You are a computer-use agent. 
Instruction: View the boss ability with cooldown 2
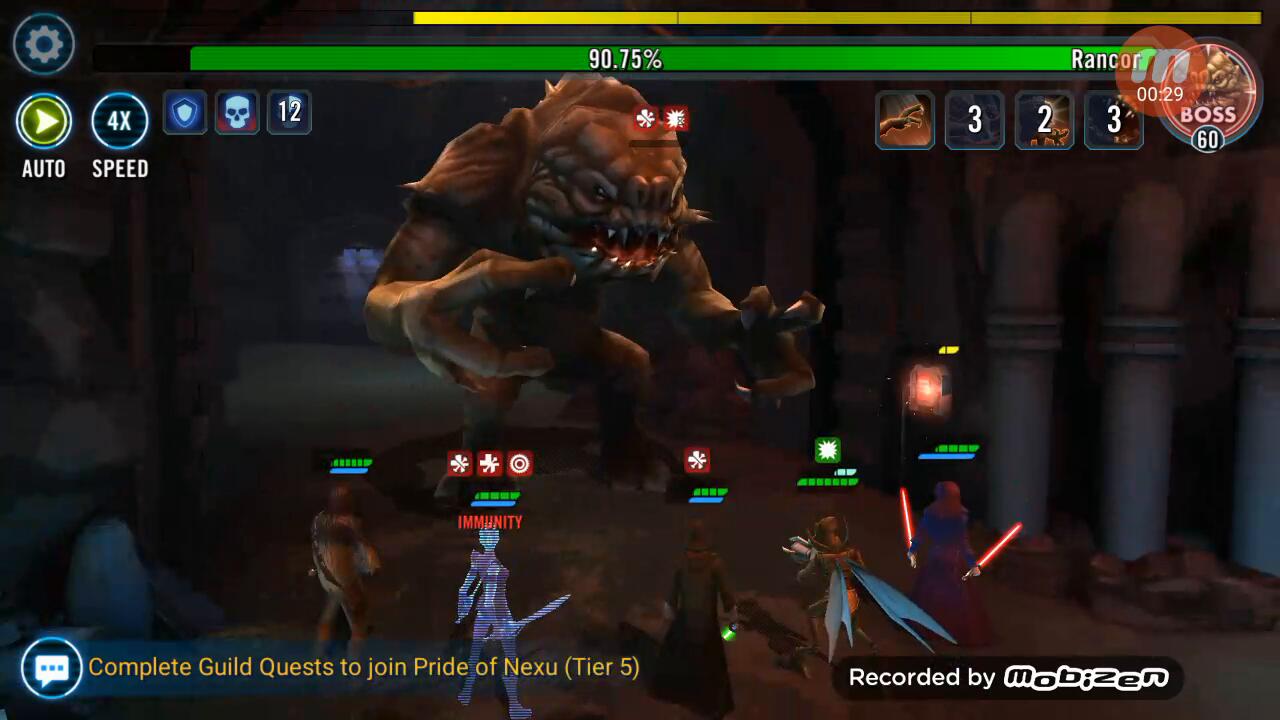pos(1044,121)
